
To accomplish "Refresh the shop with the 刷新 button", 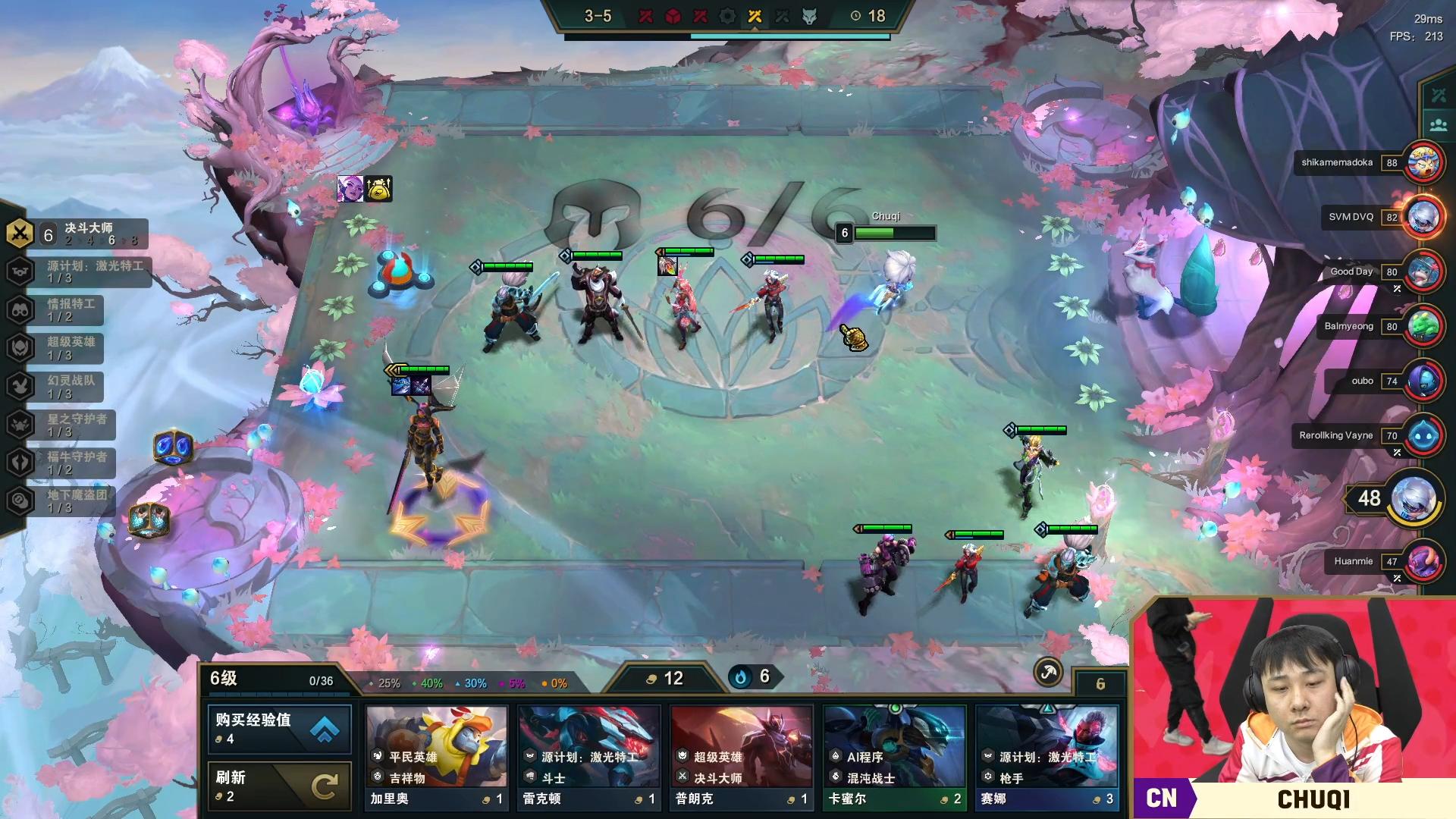I will click(279, 786).
